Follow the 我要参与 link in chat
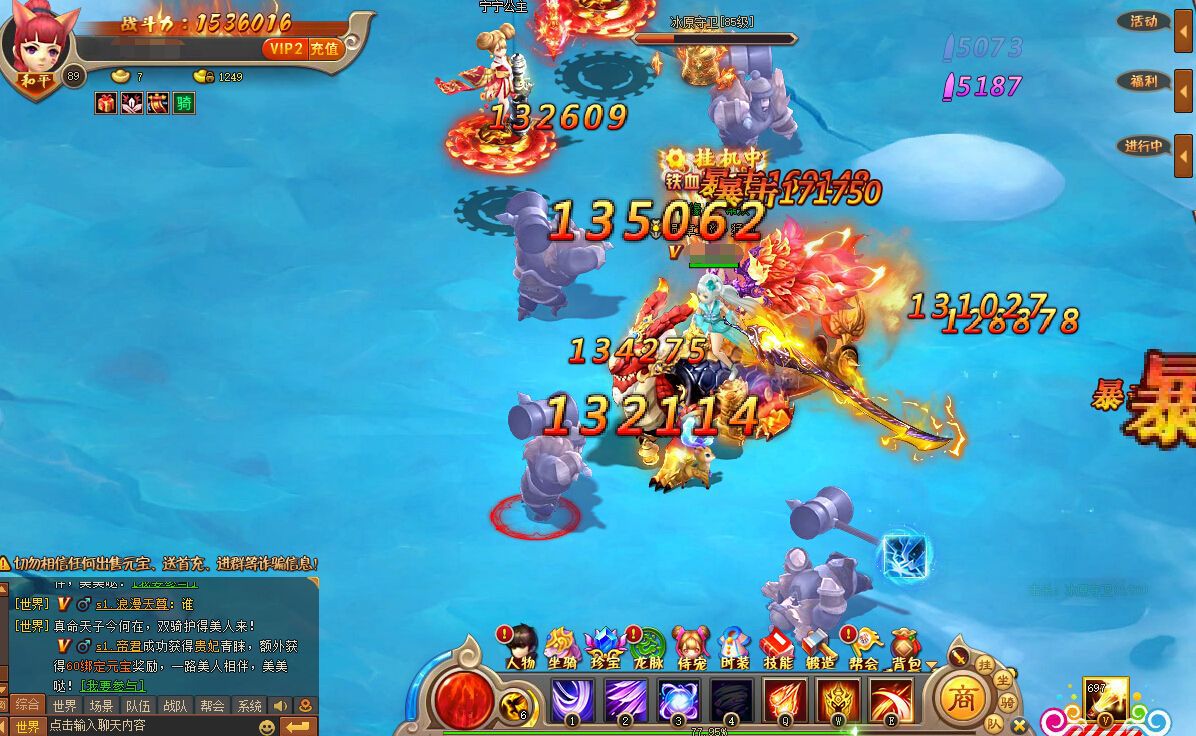The width and height of the screenshot is (1196, 736). (112, 686)
